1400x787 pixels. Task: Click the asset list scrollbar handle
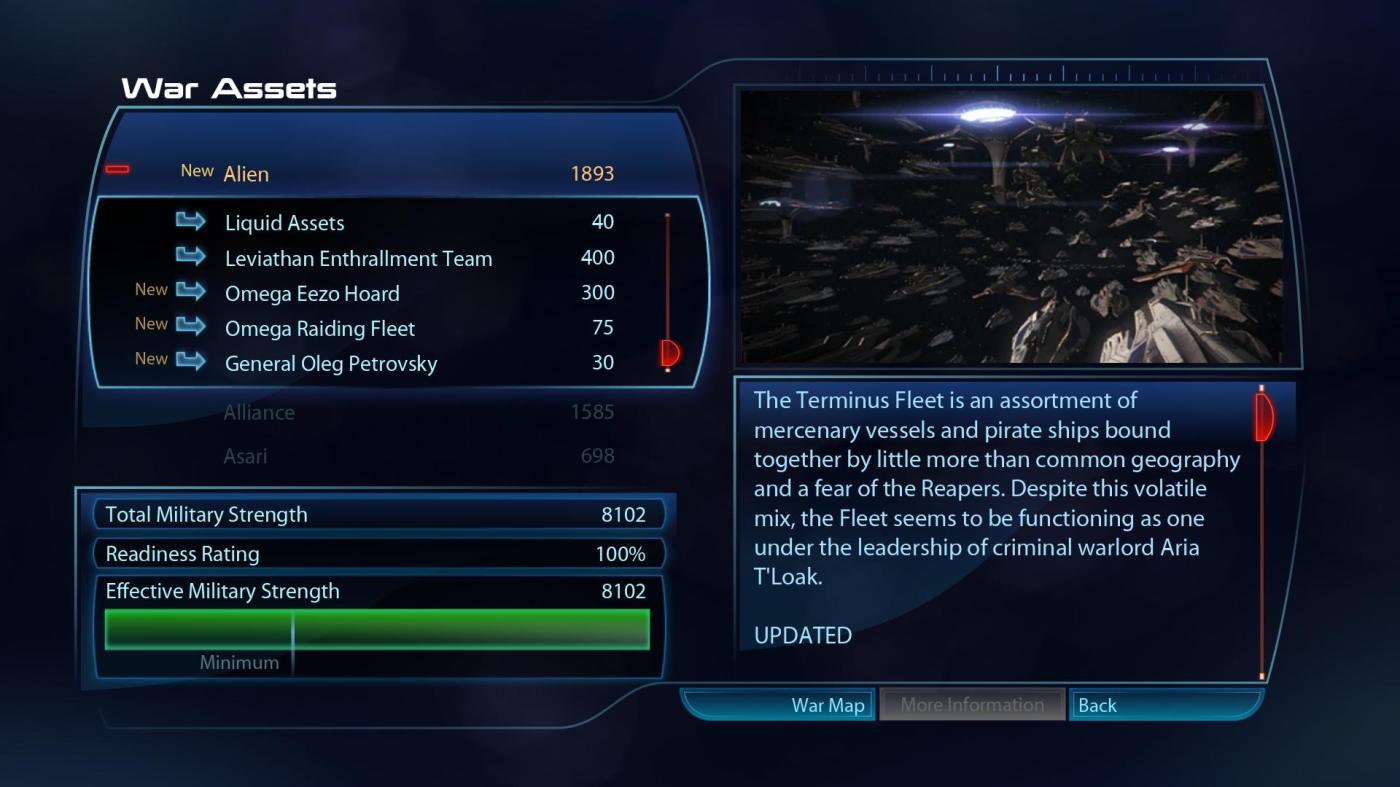[x=669, y=352]
